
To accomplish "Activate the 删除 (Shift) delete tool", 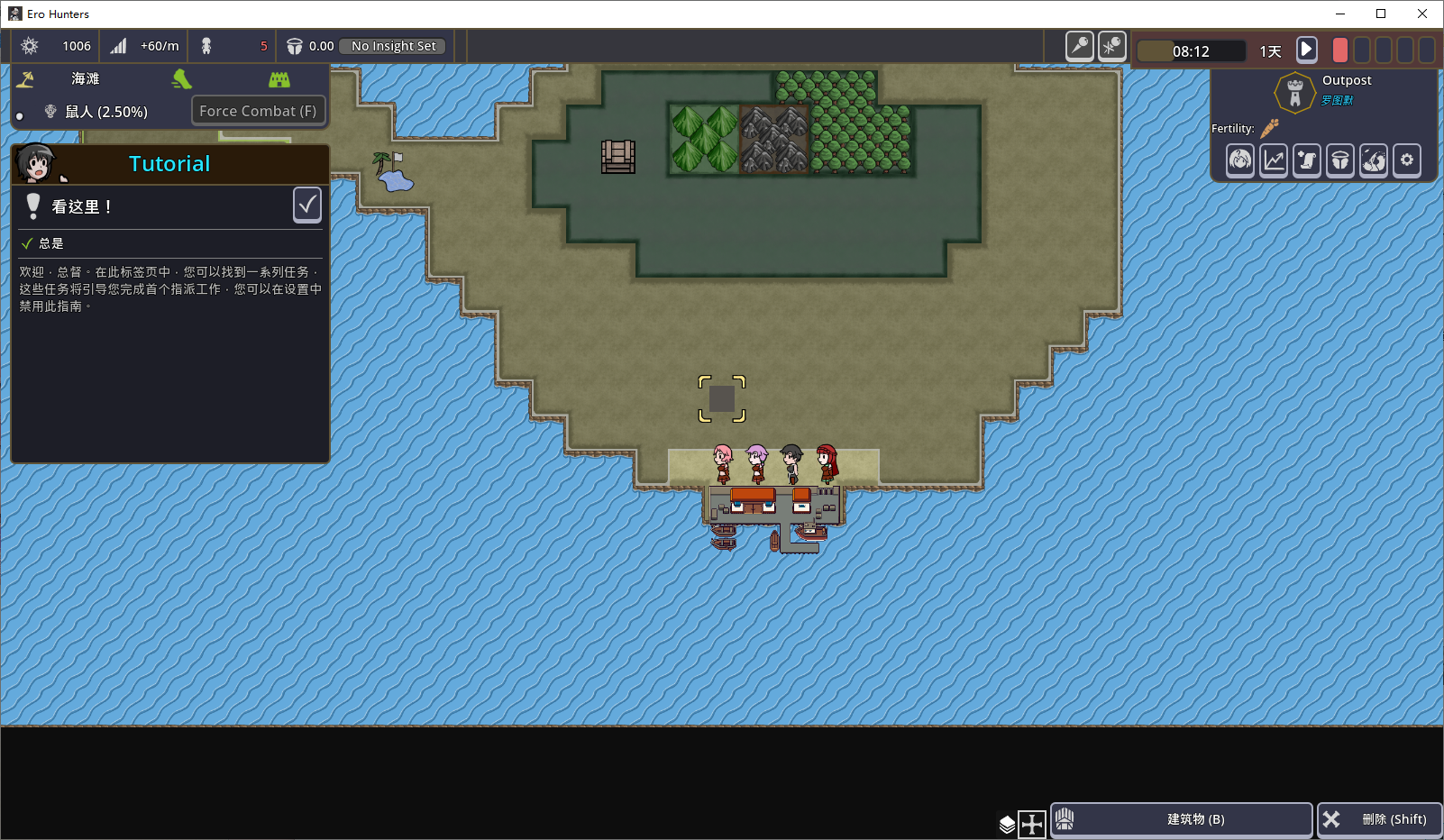I will click(1380, 819).
